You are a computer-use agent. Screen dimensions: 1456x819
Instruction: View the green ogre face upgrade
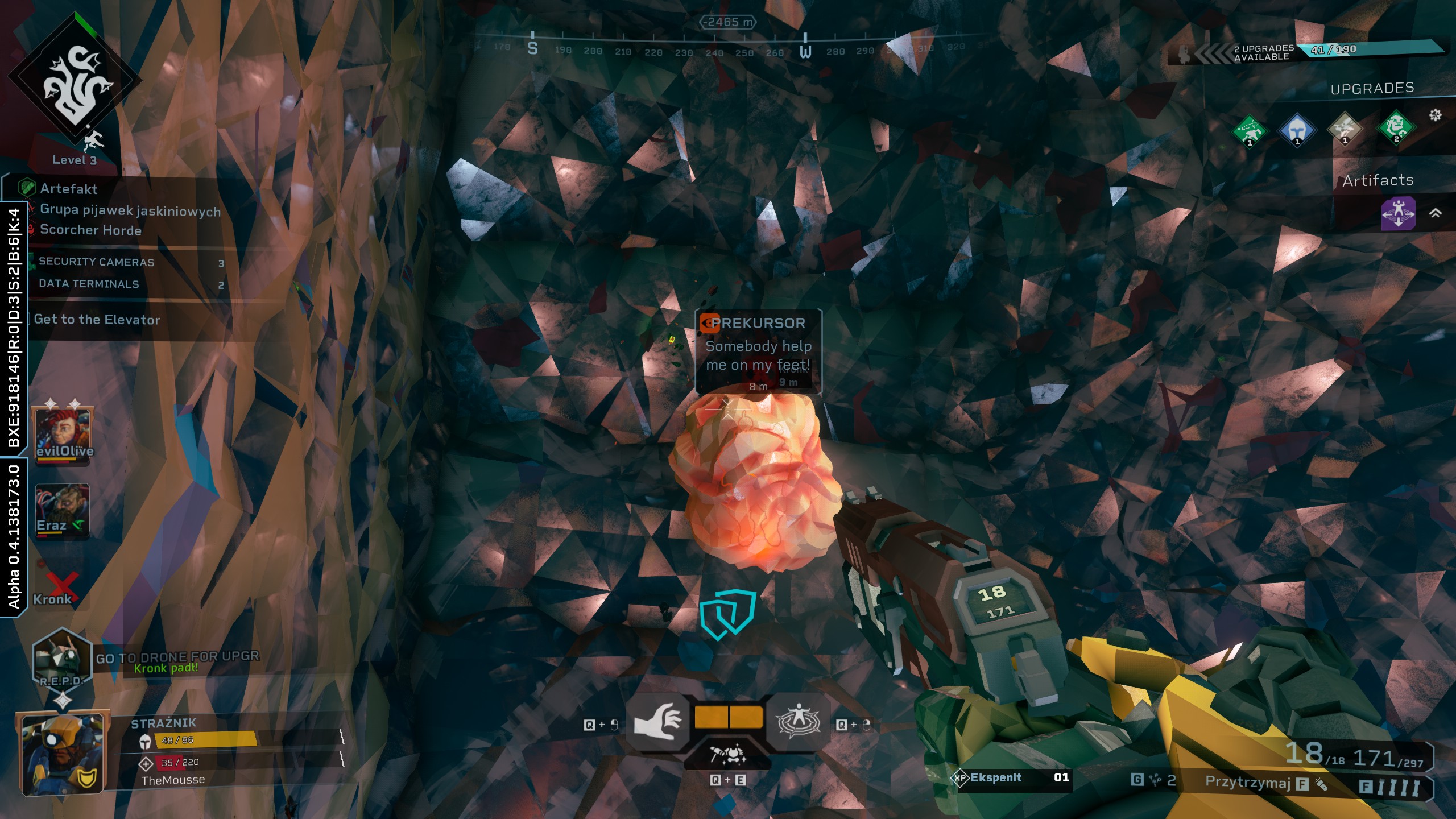coord(1396,127)
